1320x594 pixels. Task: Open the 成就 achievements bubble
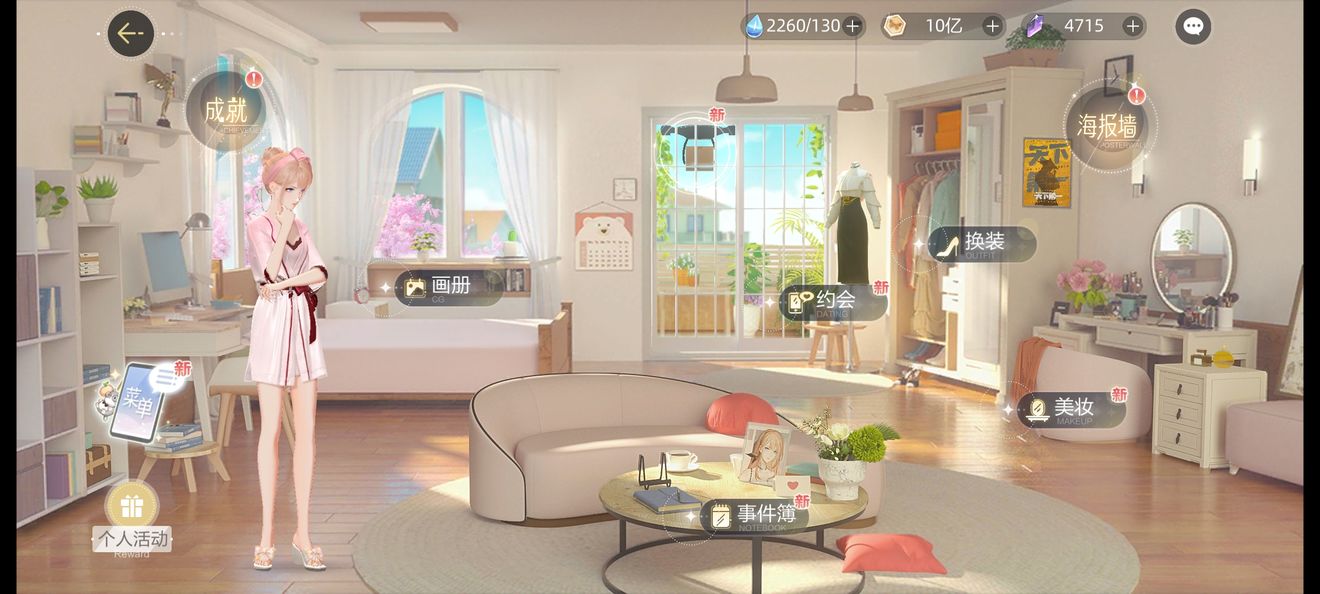click(x=226, y=110)
